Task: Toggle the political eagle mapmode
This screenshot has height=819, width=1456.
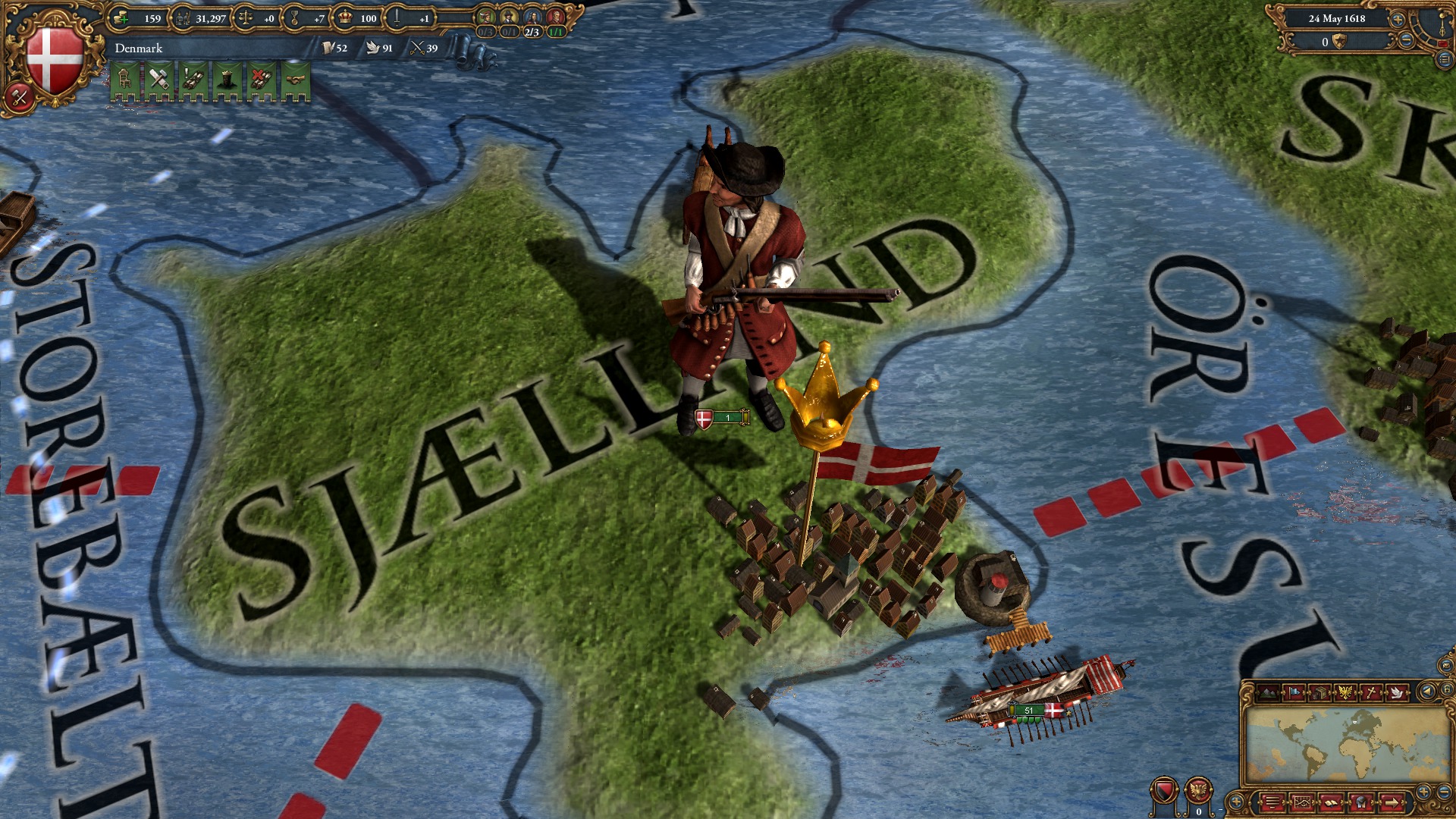Action: pyautogui.click(x=1345, y=691)
